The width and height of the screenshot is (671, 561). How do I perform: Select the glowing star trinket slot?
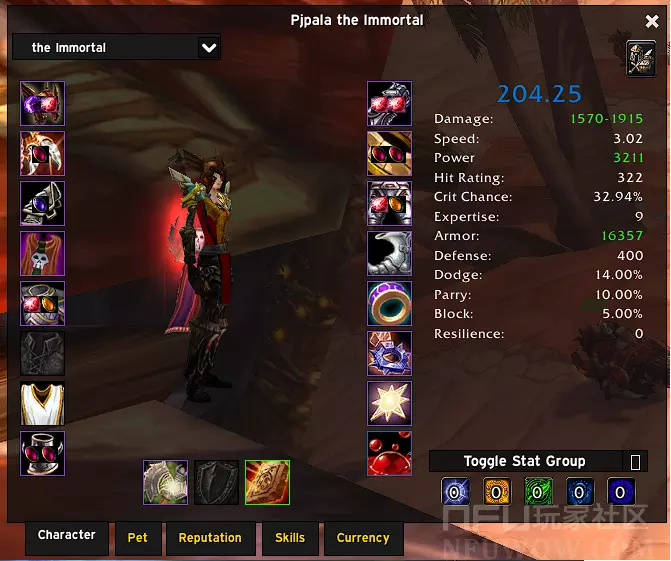(x=389, y=404)
